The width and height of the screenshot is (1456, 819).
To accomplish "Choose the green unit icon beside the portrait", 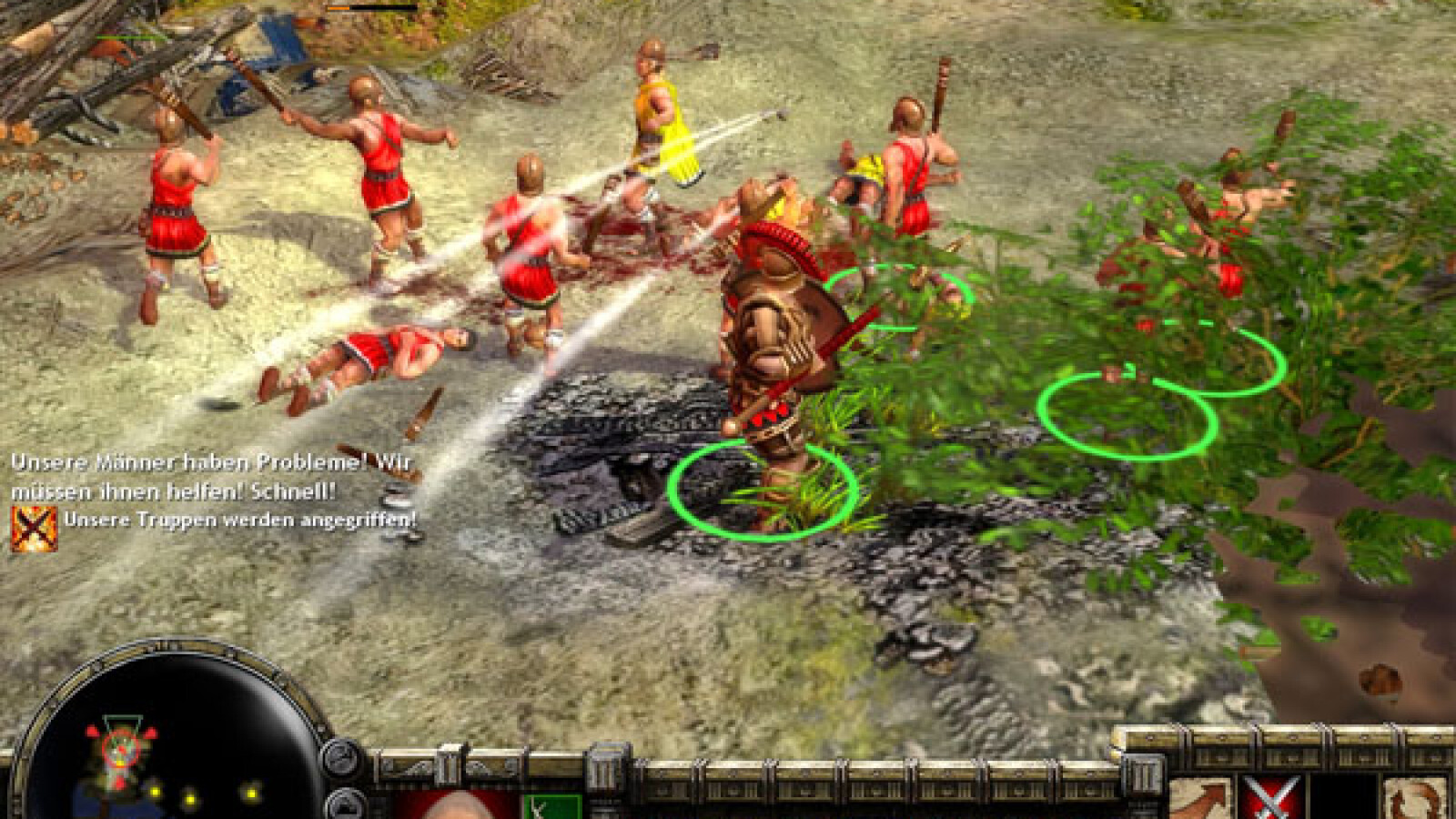I will tap(551, 806).
